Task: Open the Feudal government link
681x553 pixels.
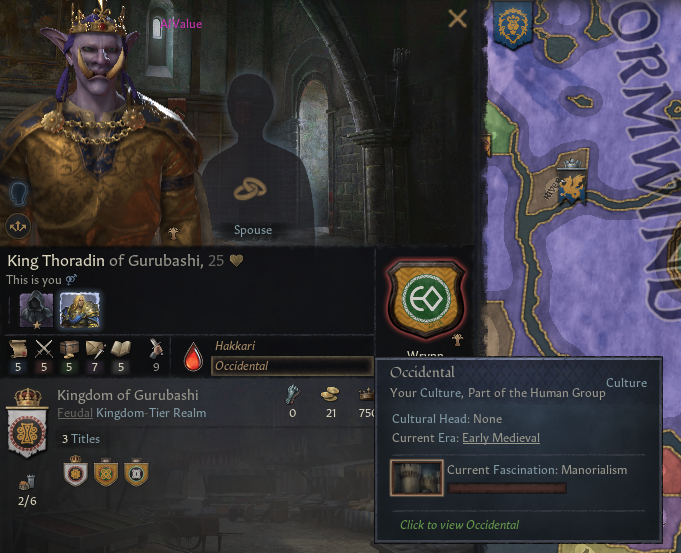Action: 74,412
